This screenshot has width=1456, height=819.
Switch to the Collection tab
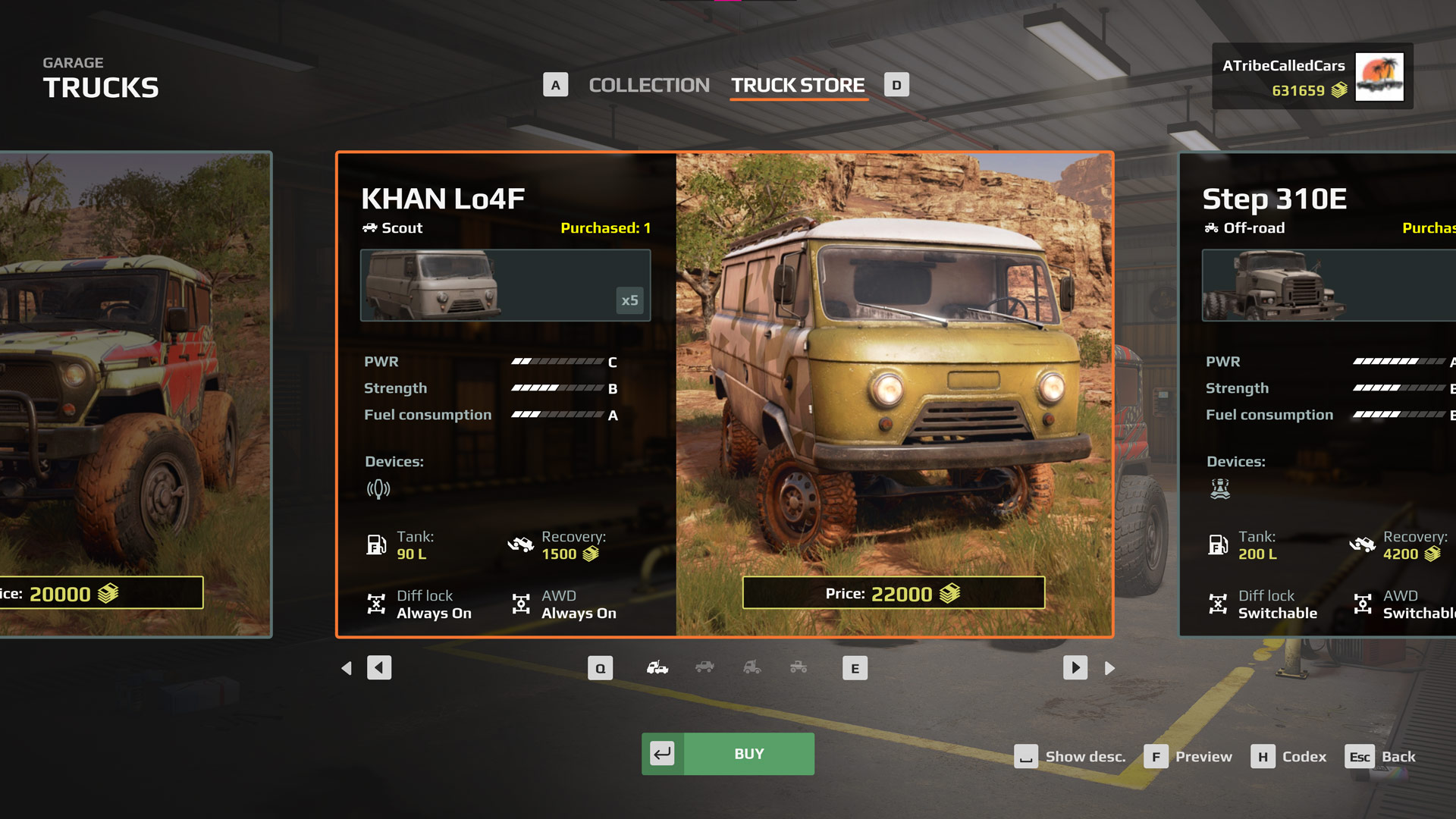point(648,86)
